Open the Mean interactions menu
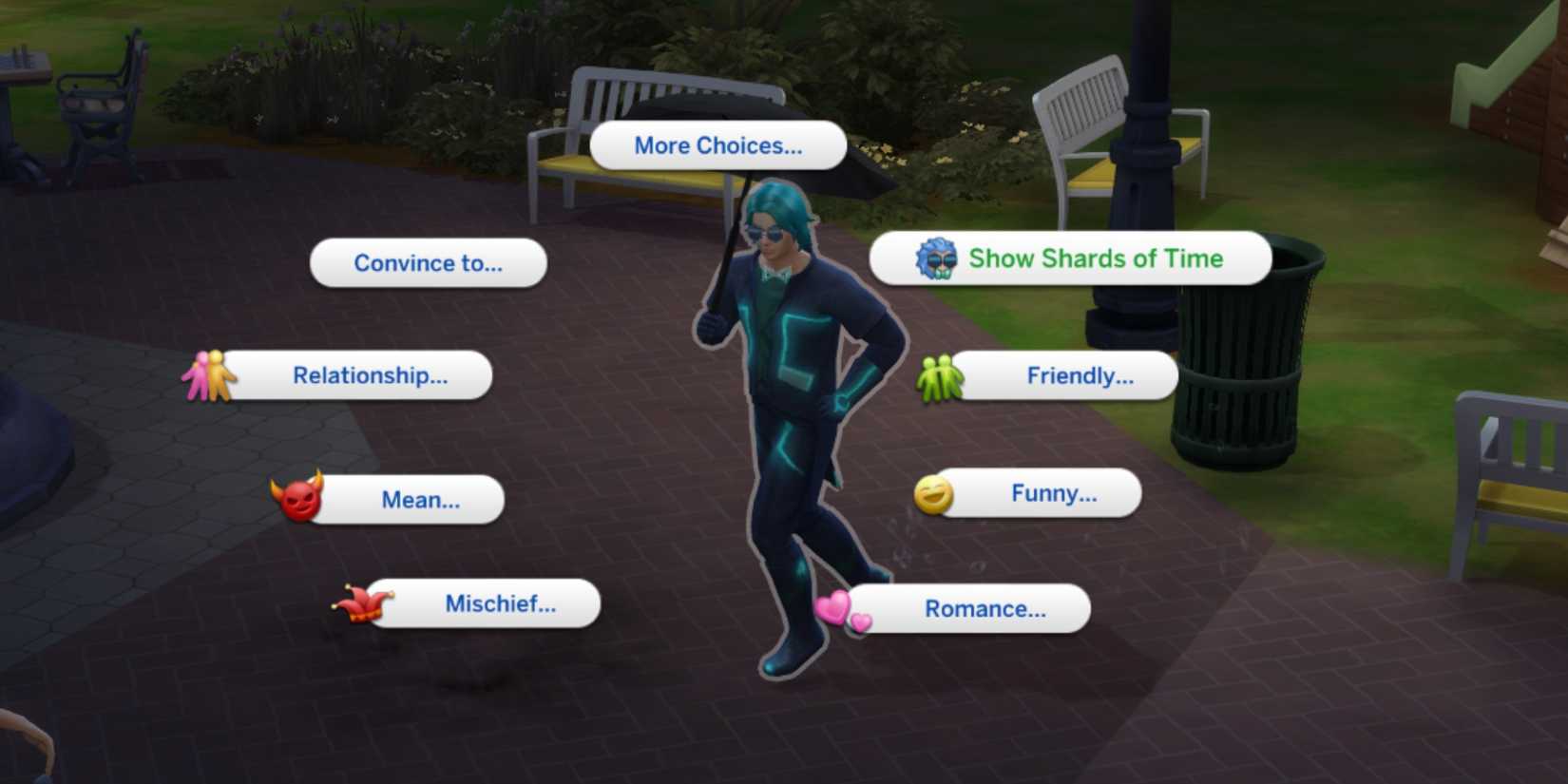Image resolution: width=1568 pixels, height=784 pixels. pos(418,499)
